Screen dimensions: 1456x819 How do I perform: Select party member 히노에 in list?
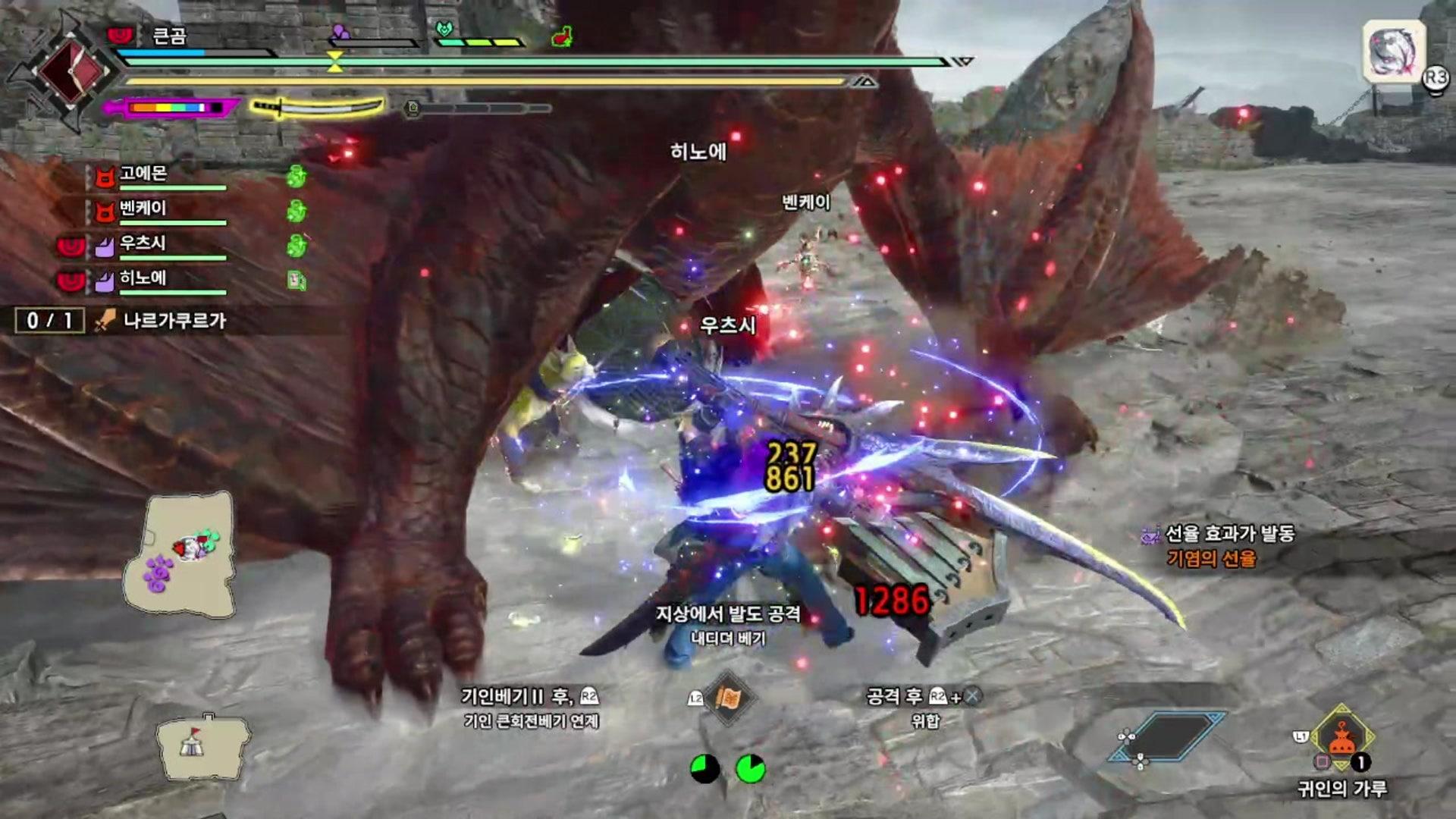tap(143, 279)
